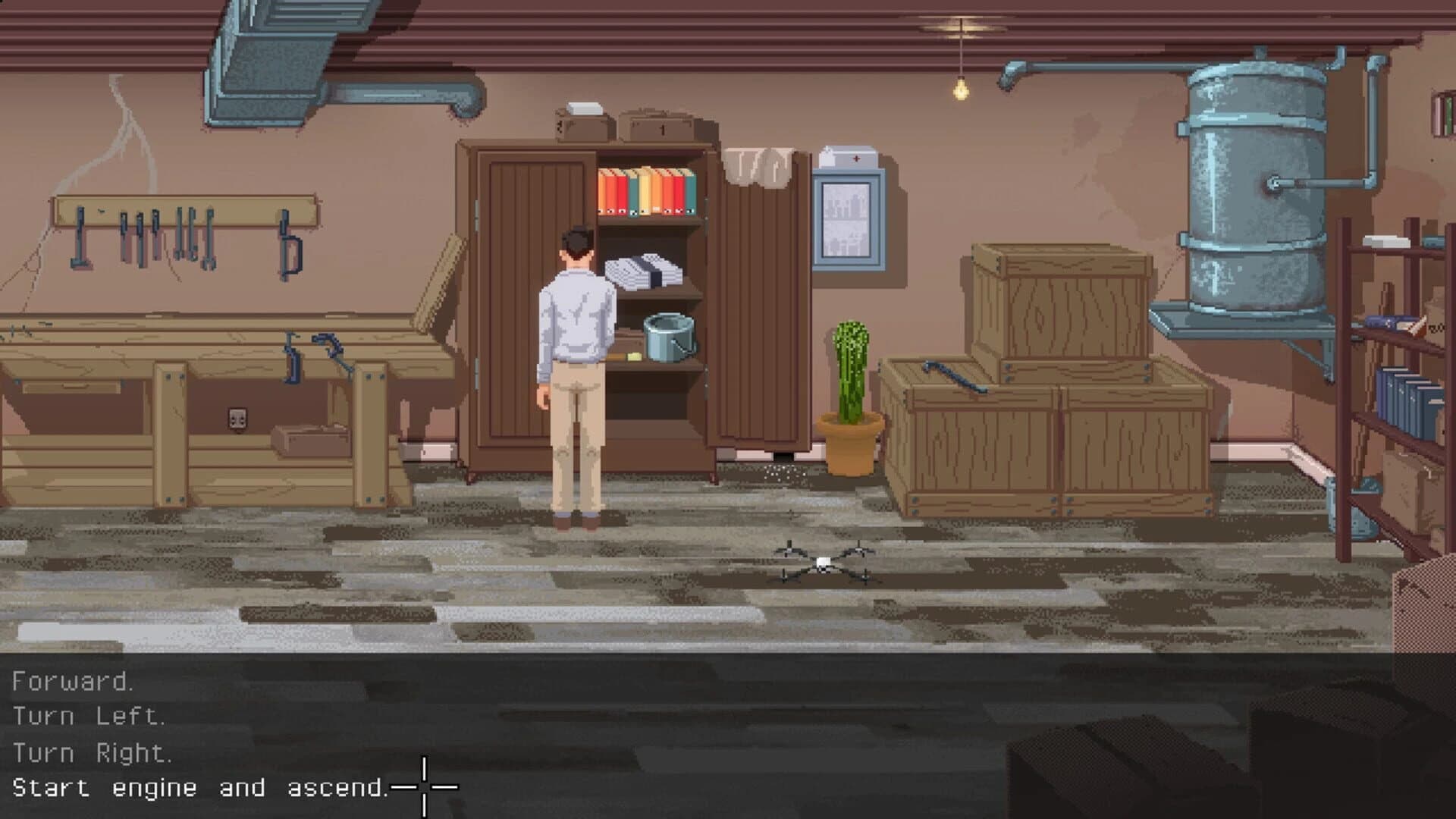Select the colored binders on the shelf
Image resolution: width=1456 pixels, height=819 pixels.
(647, 191)
